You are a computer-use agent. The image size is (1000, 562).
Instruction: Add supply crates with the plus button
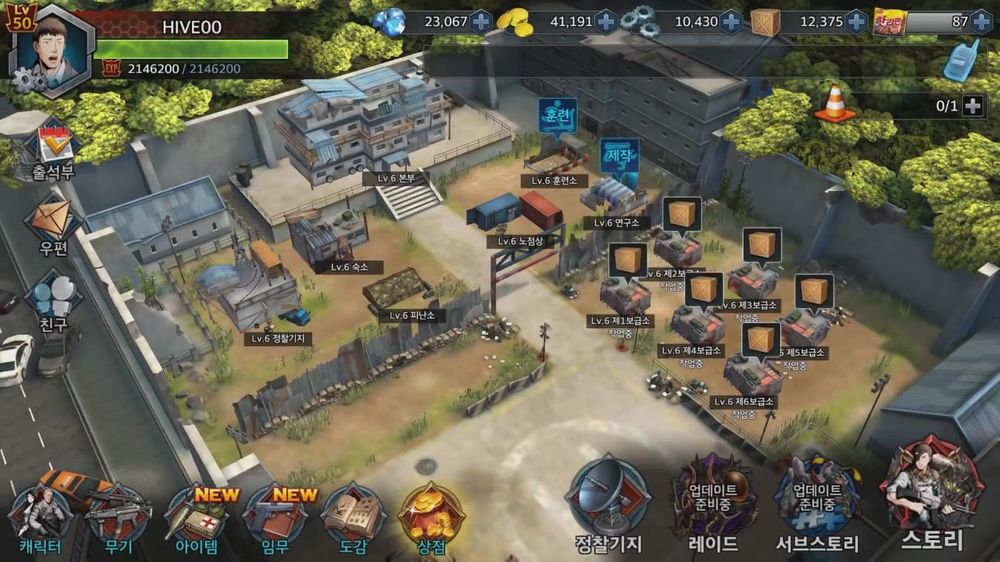(856, 21)
